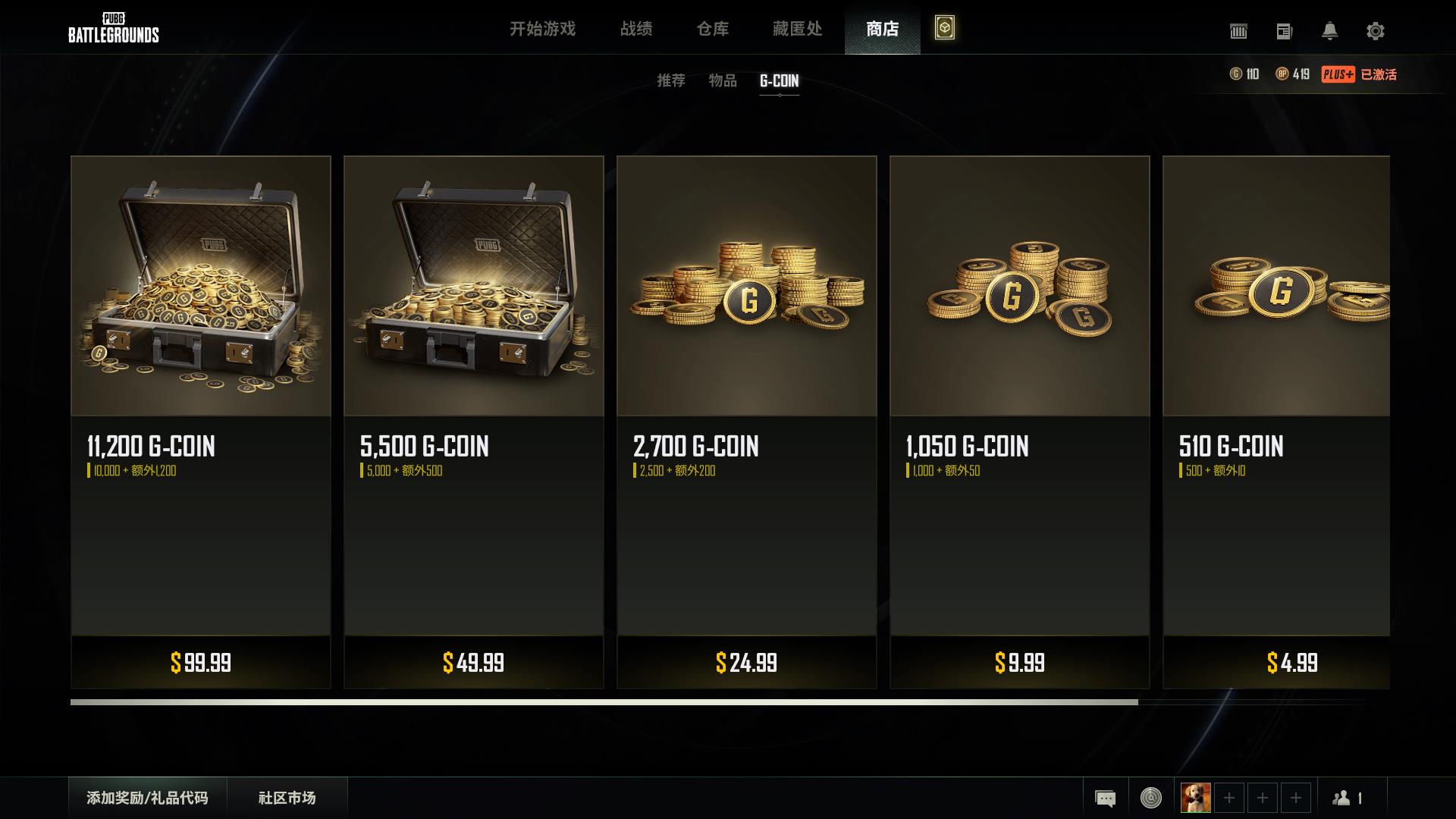Image resolution: width=1456 pixels, height=819 pixels.
Task: Go to the 藏匿处 tab
Action: click(797, 29)
